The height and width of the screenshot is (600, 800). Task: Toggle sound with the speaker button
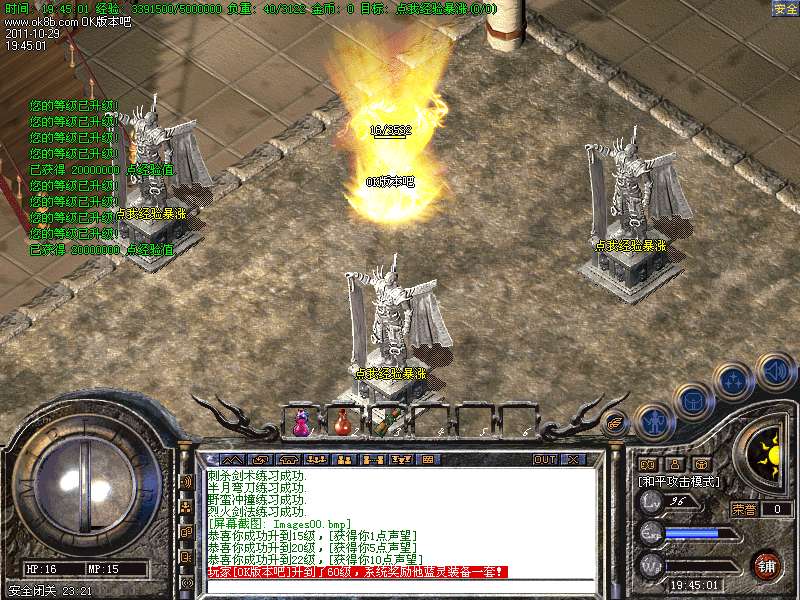click(774, 372)
